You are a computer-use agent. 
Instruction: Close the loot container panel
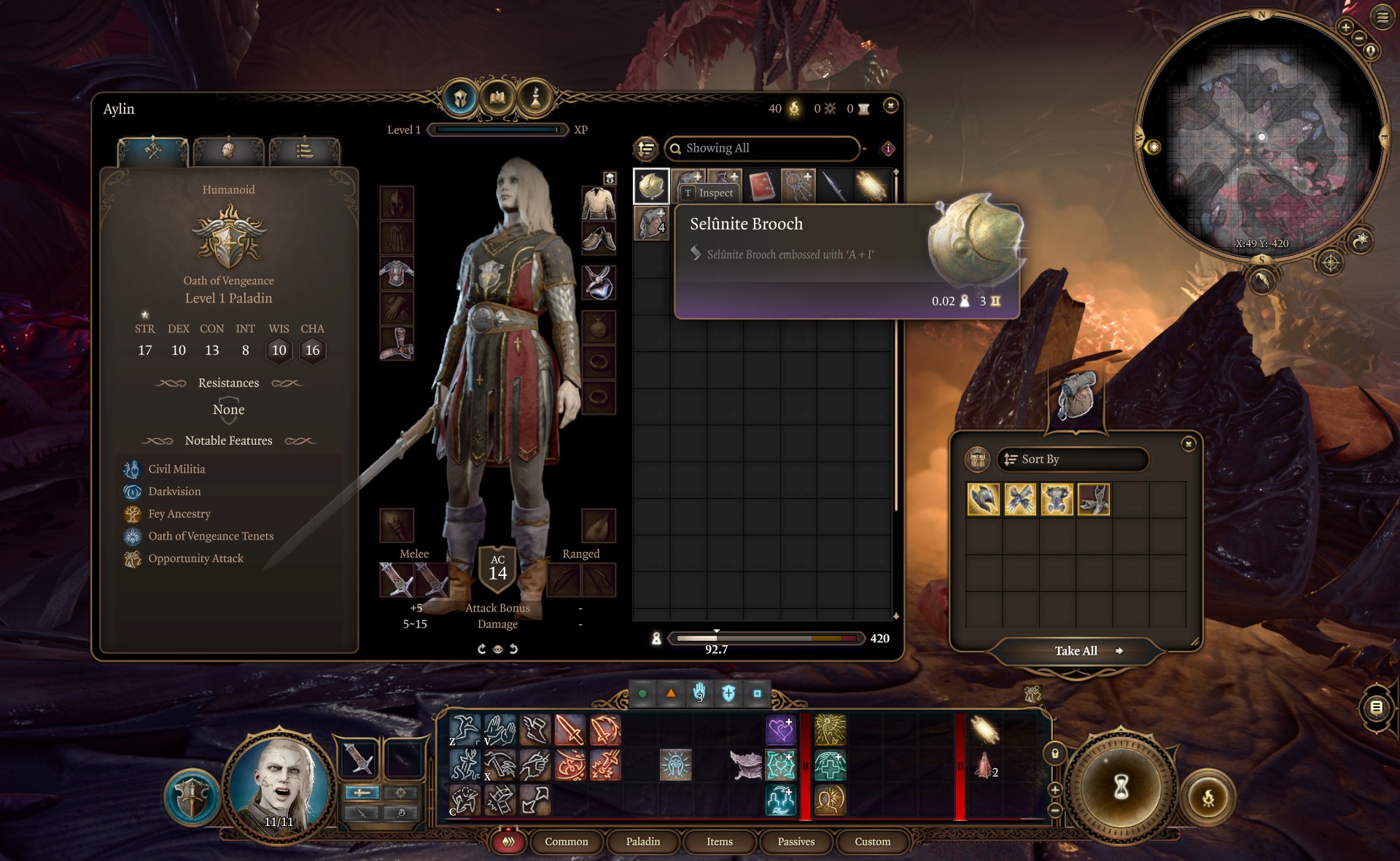(x=1189, y=444)
